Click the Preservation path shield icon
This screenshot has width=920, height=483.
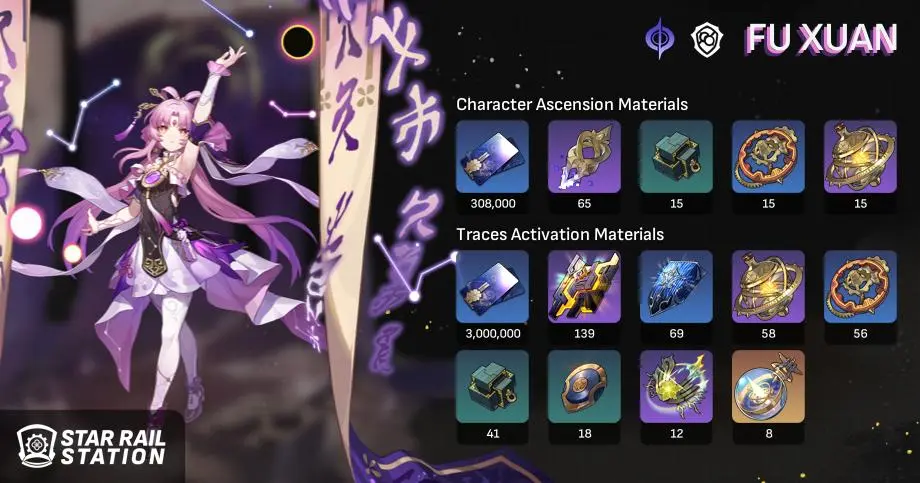(706, 39)
